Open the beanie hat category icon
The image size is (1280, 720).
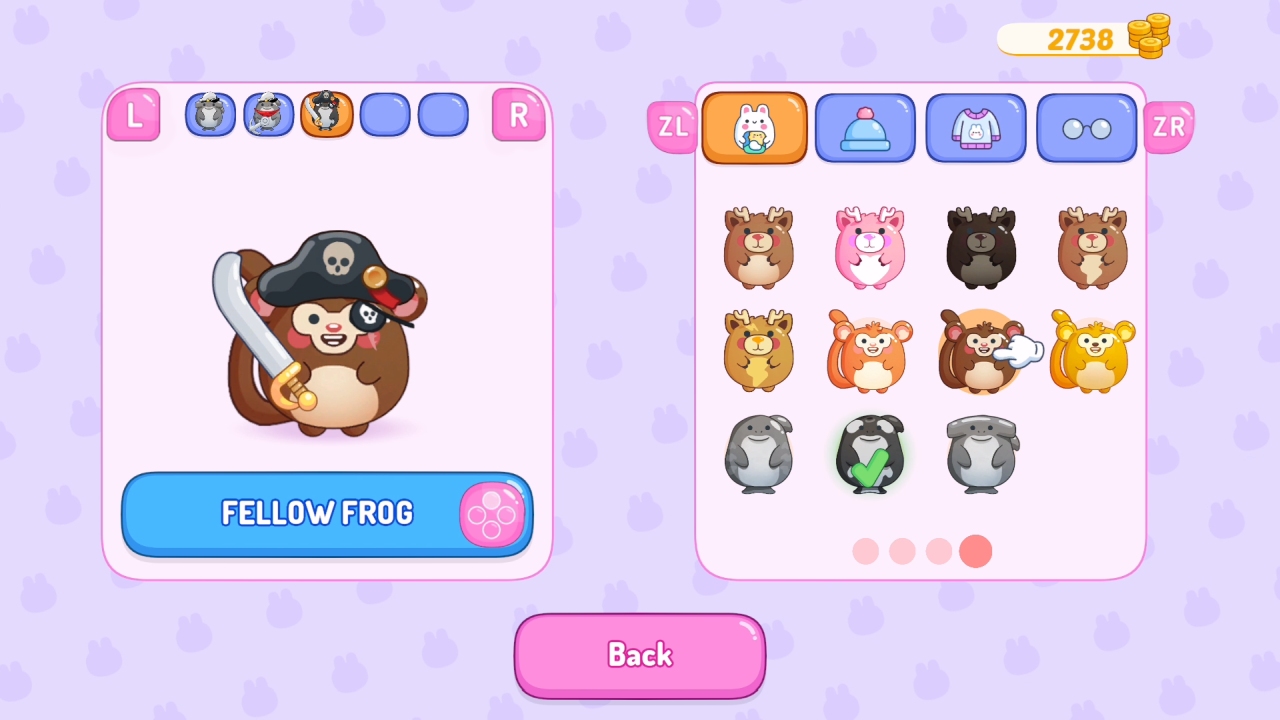click(865, 128)
